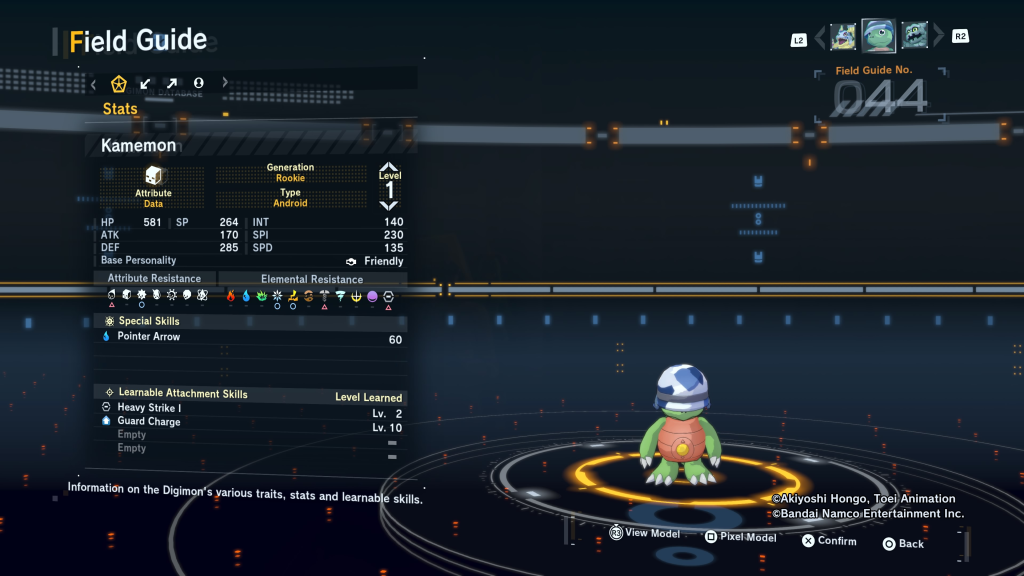Click the right chevron beside the tabs
The width and height of the screenshot is (1024, 576).
pos(225,83)
